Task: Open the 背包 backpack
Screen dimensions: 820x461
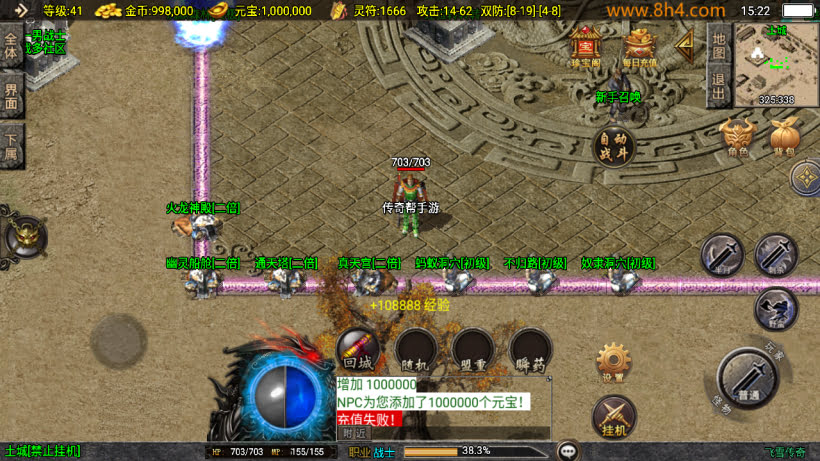Action: pyautogui.click(x=783, y=137)
